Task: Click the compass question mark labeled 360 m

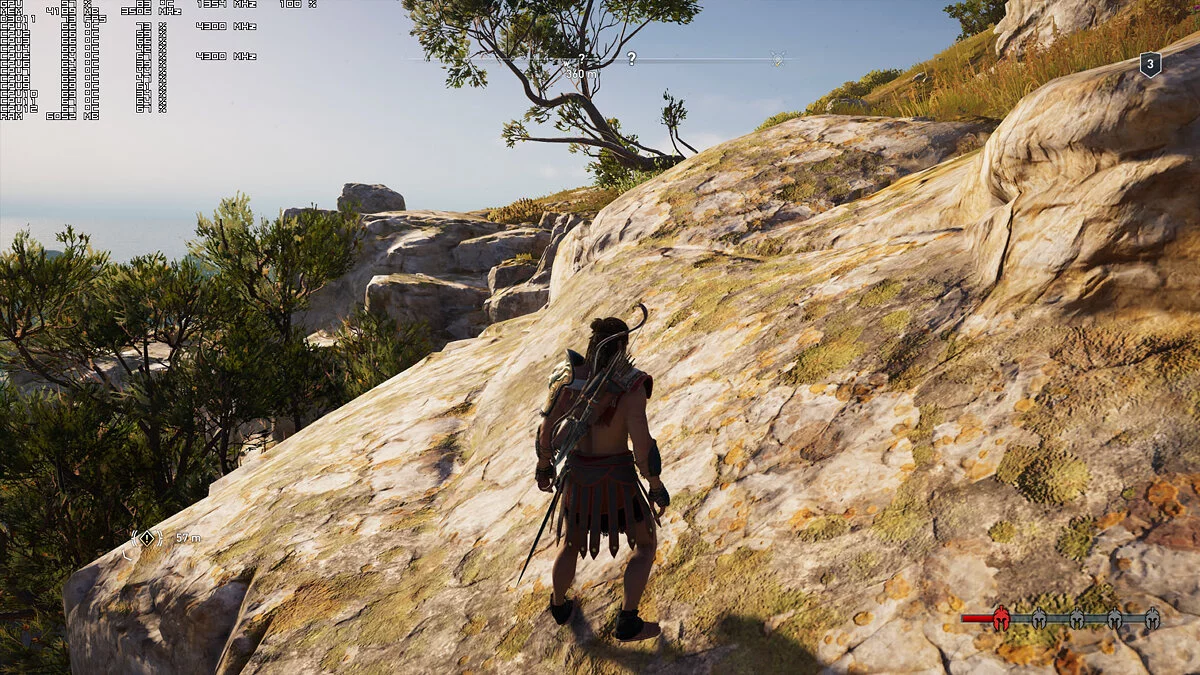Action: point(581,60)
